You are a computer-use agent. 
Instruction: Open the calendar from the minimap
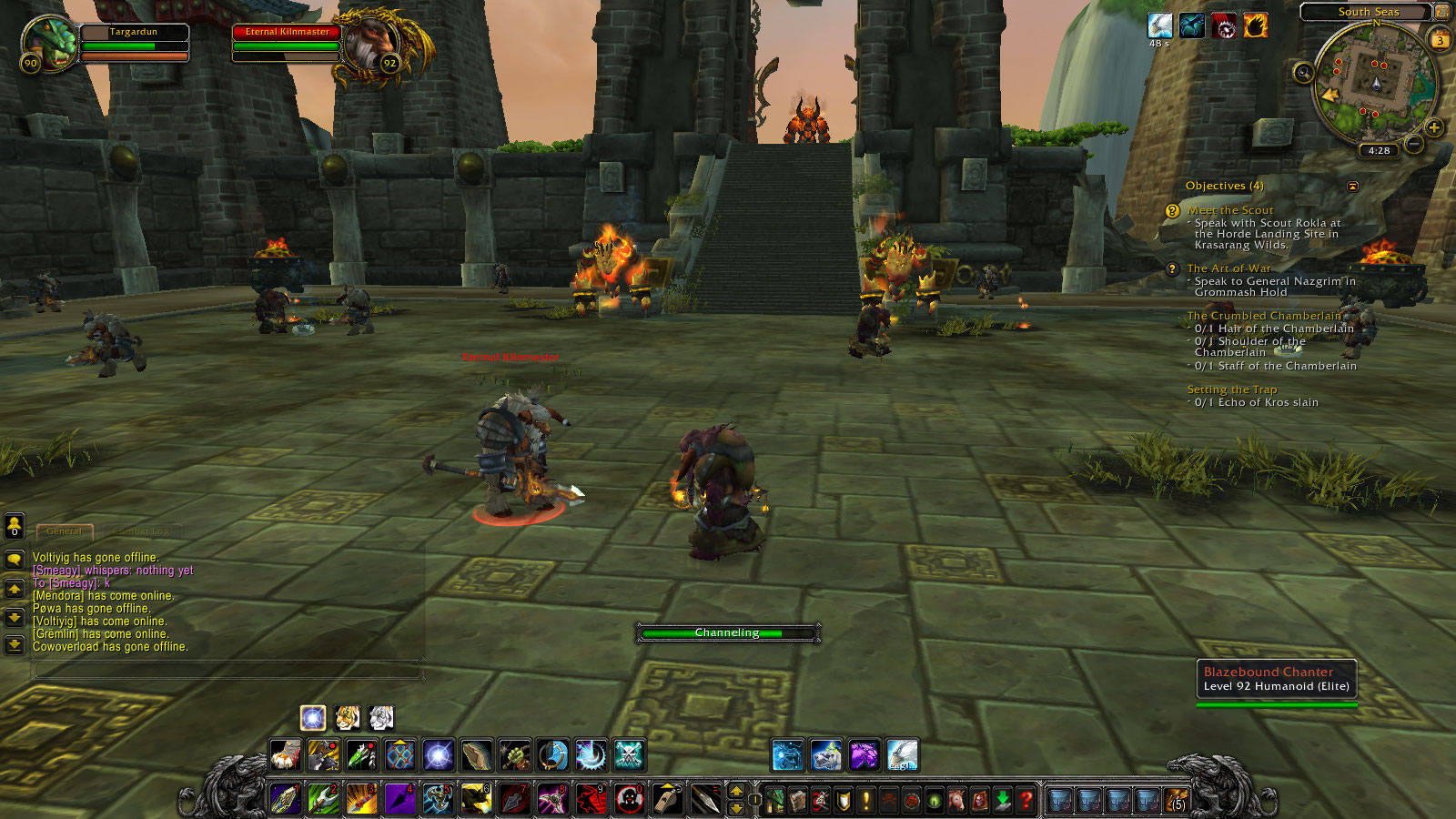1440,39
